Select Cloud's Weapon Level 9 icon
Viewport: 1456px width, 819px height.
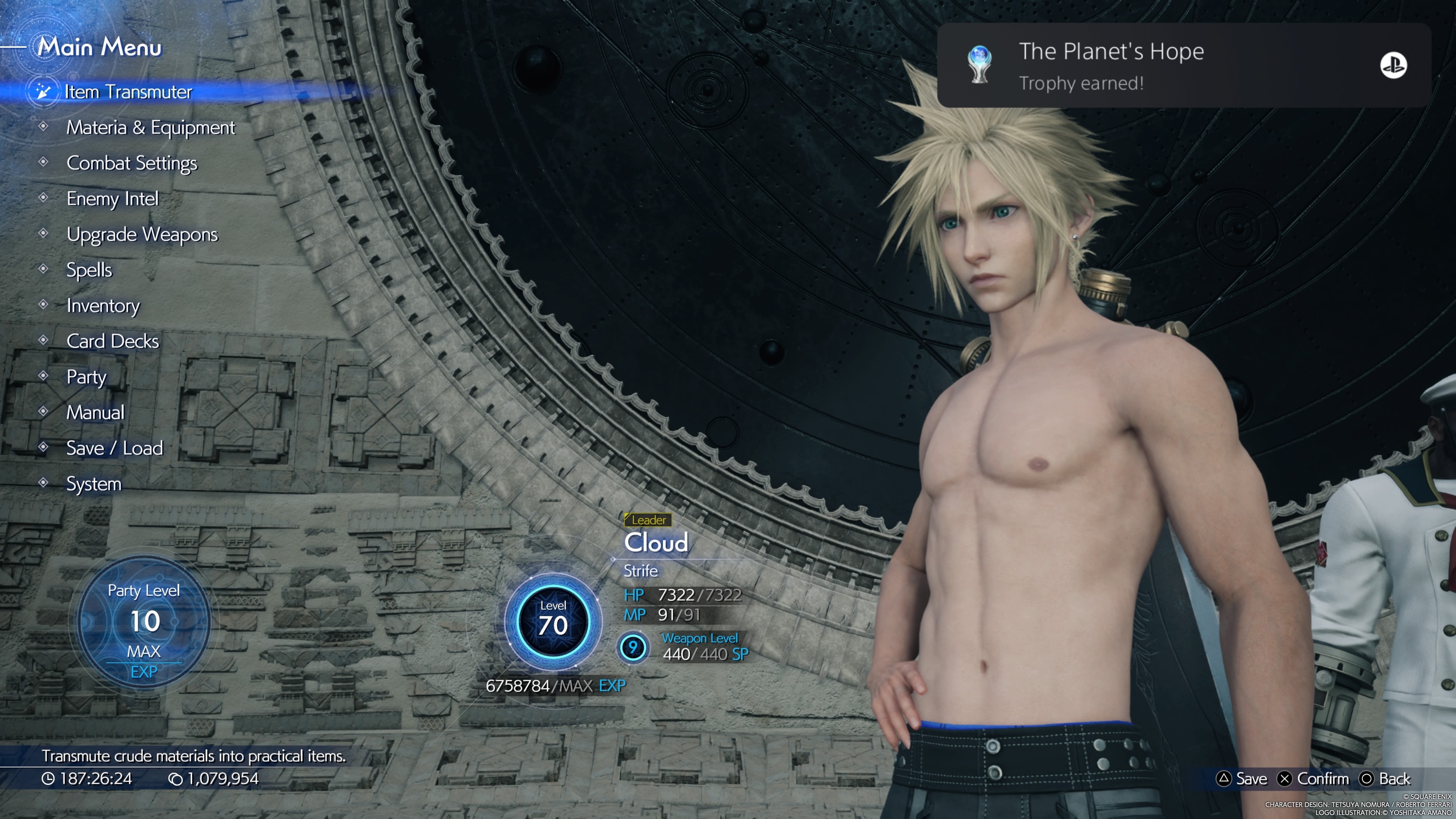pos(632,647)
